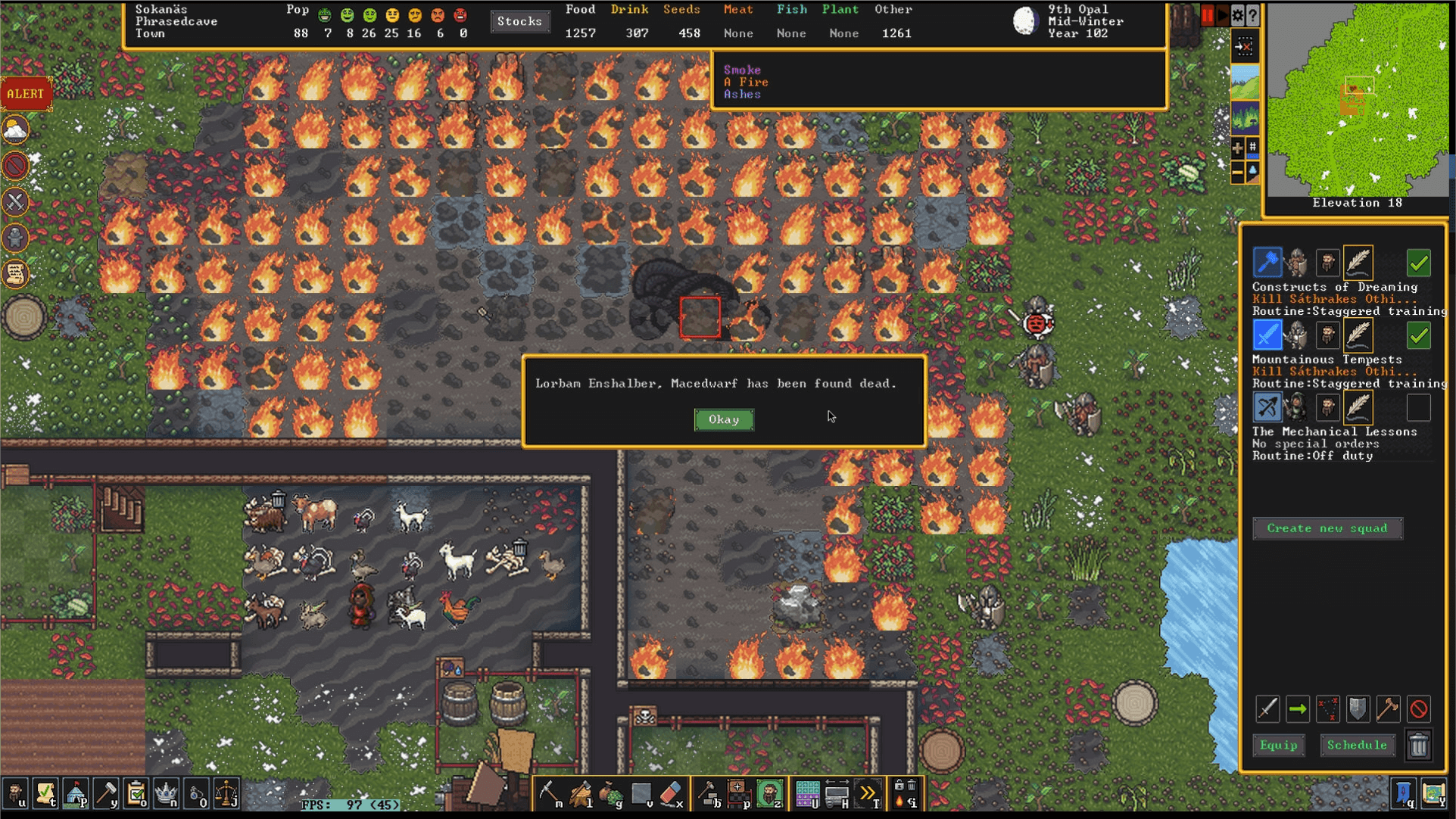The height and width of the screenshot is (819, 1456).
Task: Open the red ALERT notification
Action: point(26,94)
